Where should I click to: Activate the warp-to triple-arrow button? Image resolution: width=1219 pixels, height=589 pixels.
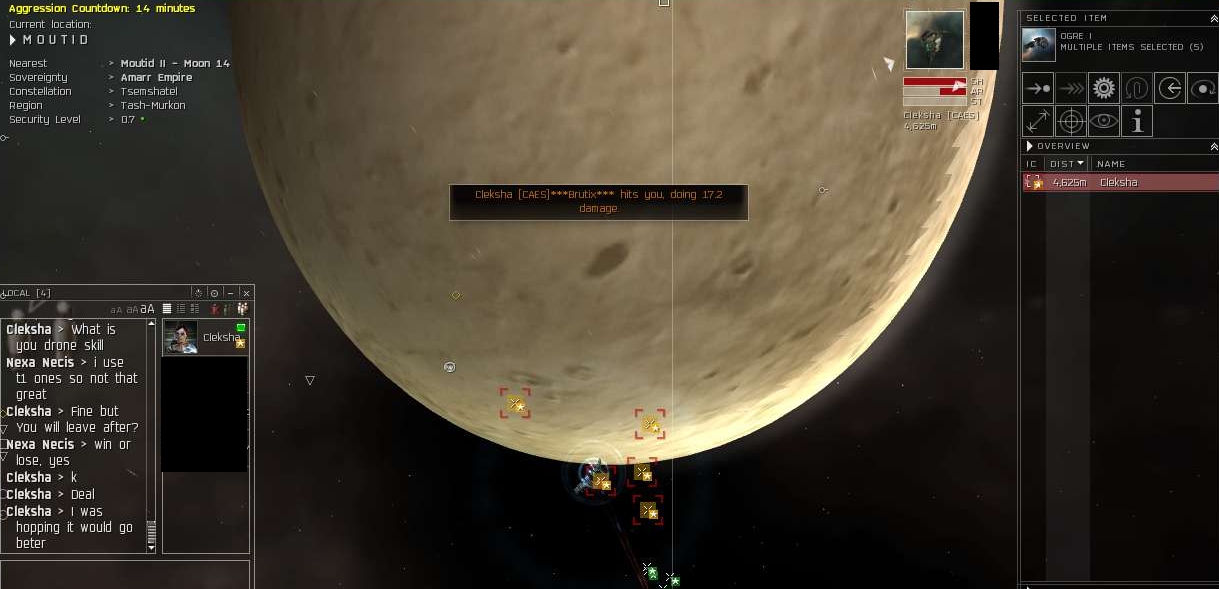[1071, 88]
